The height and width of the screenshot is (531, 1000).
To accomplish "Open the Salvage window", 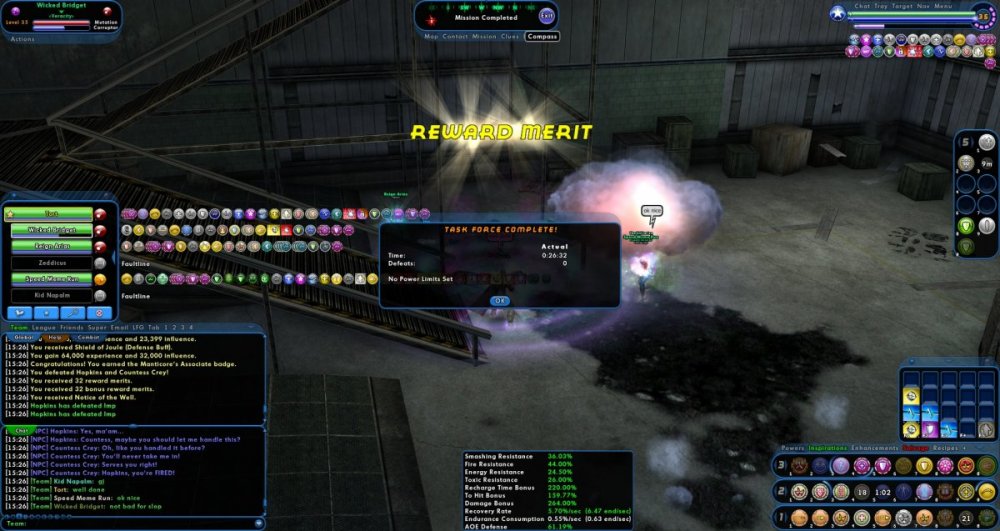I will click(916, 449).
